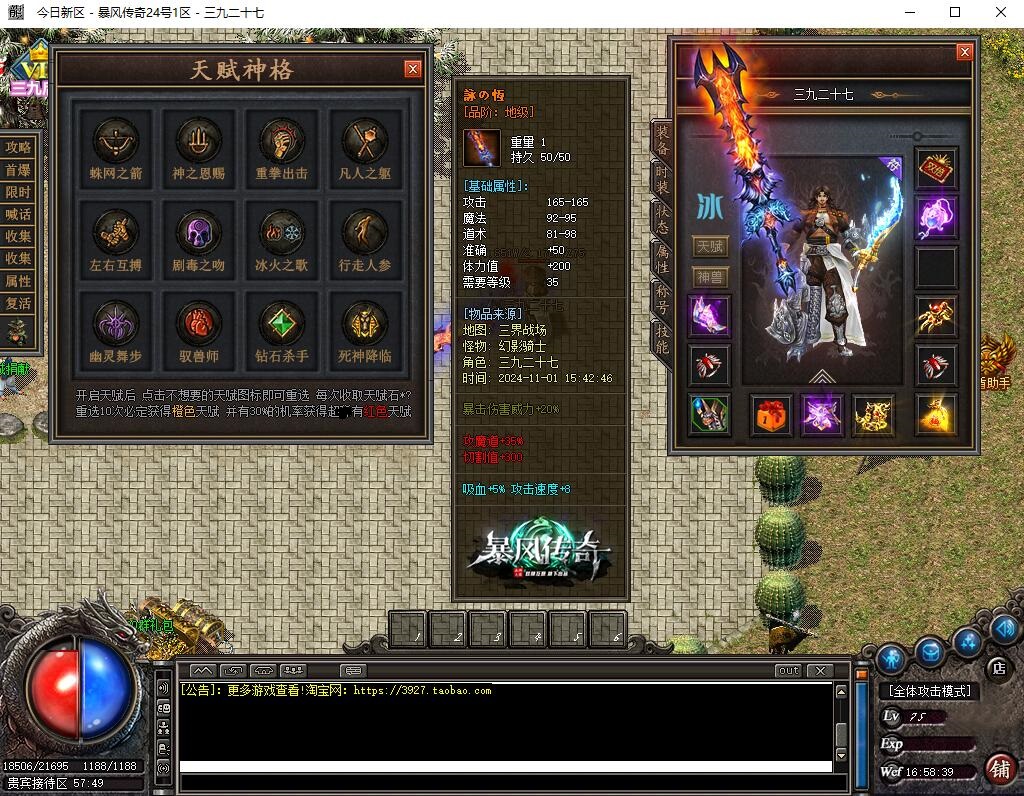
Task: Open the 神兽 button in character panel
Action: (x=710, y=277)
